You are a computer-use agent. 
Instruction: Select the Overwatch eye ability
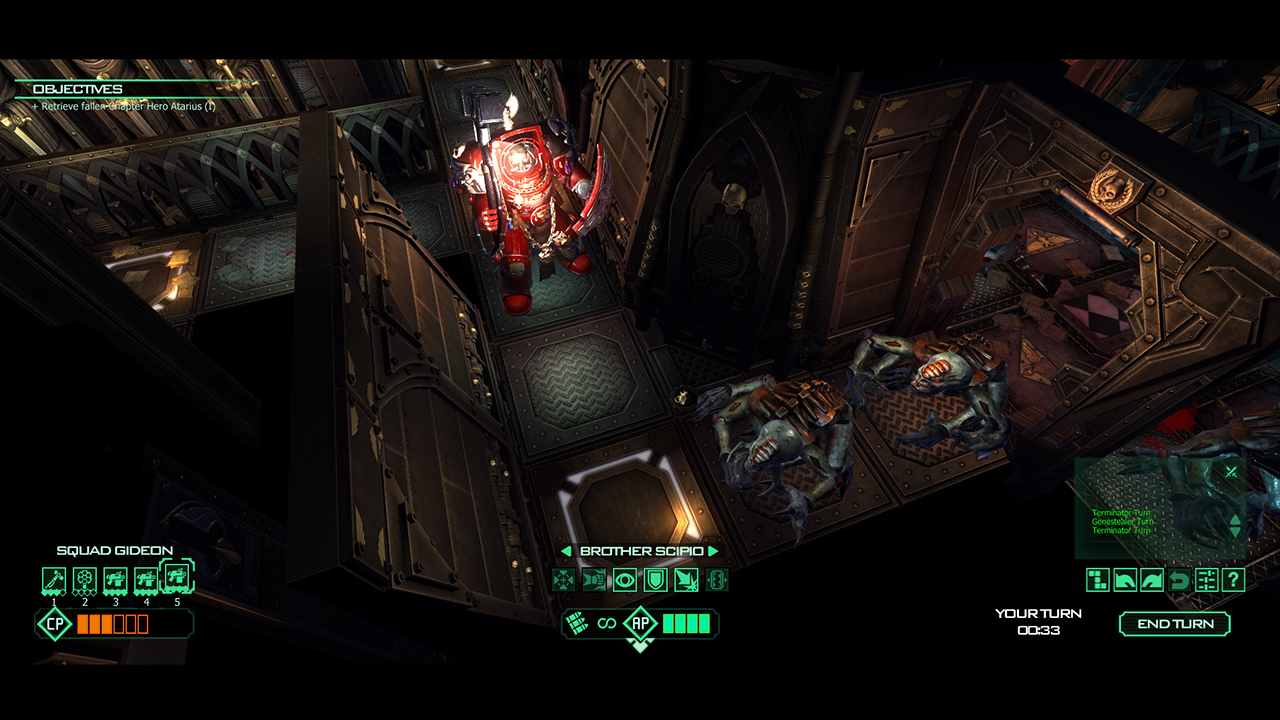pyautogui.click(x=625, y=579)
